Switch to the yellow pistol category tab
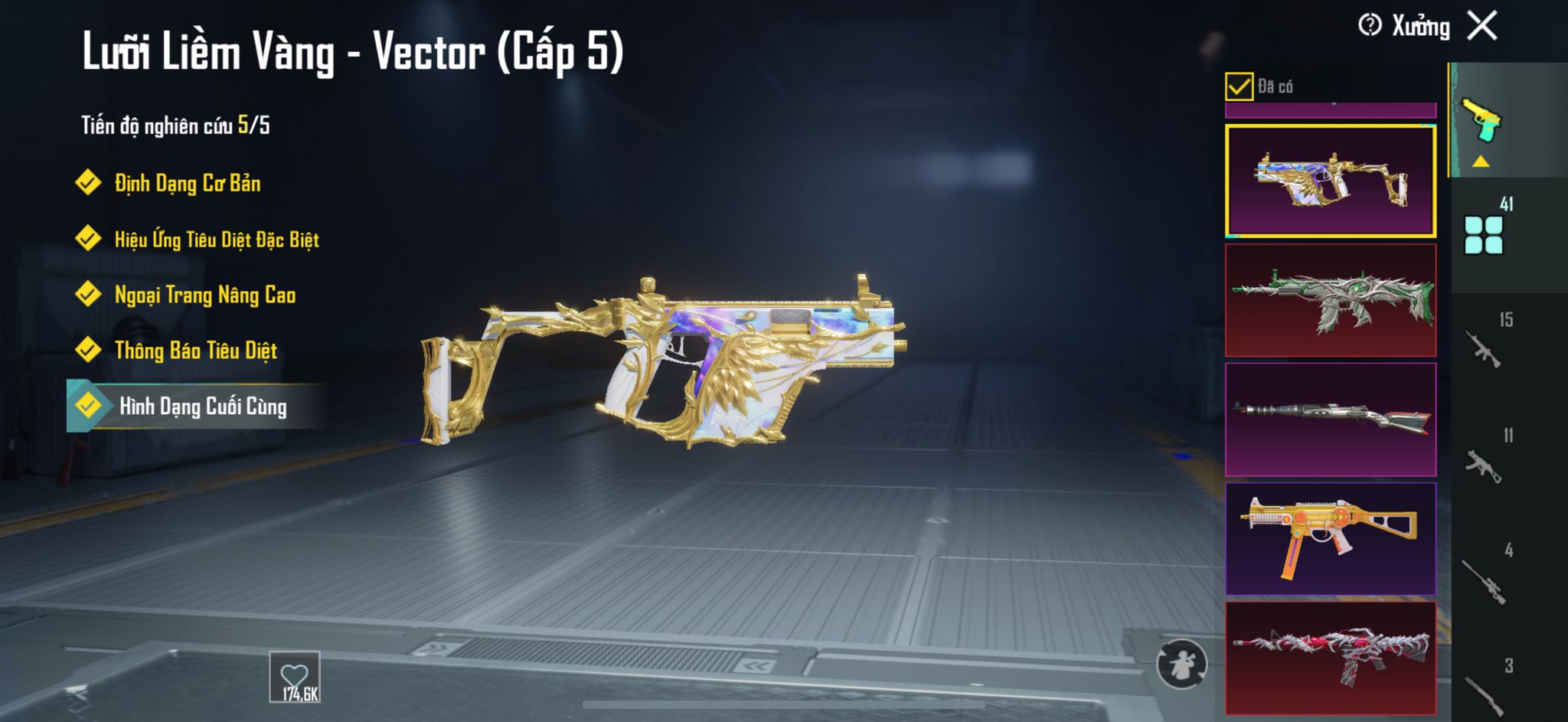 point(1483,121)
